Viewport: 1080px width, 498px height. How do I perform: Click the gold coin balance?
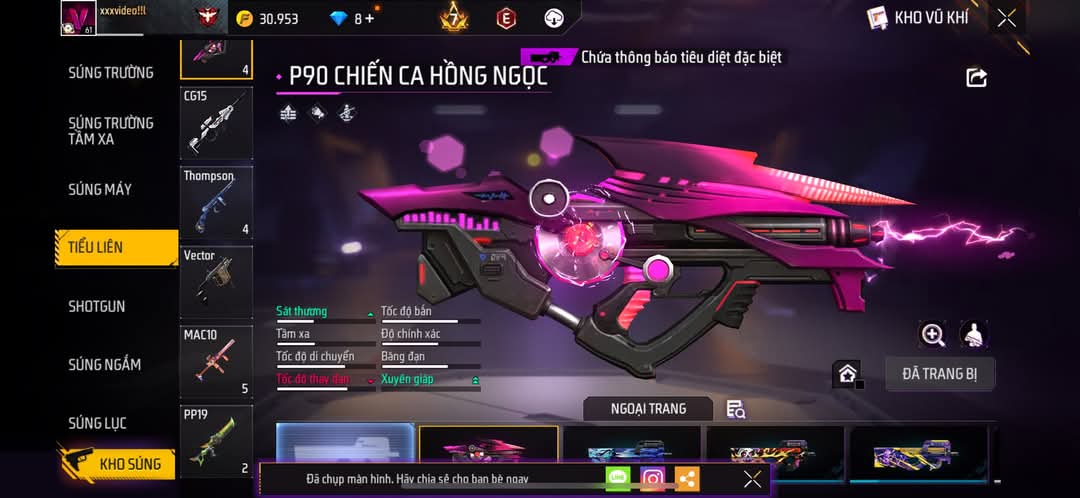point(268,19)
